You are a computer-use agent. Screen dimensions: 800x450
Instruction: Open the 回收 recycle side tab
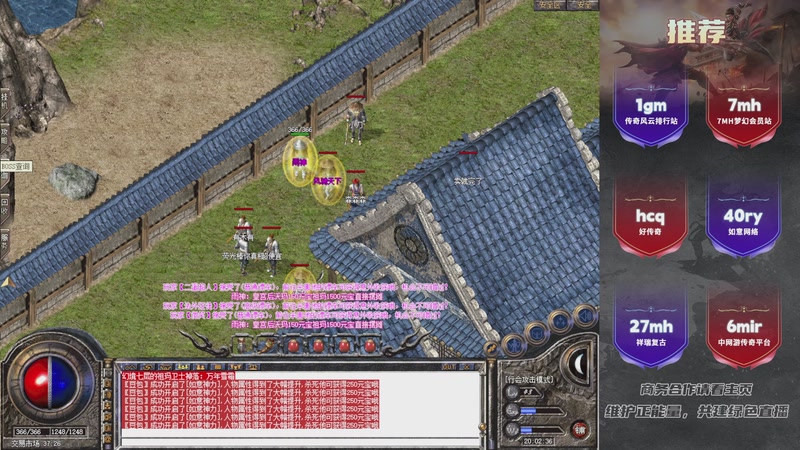5,205
